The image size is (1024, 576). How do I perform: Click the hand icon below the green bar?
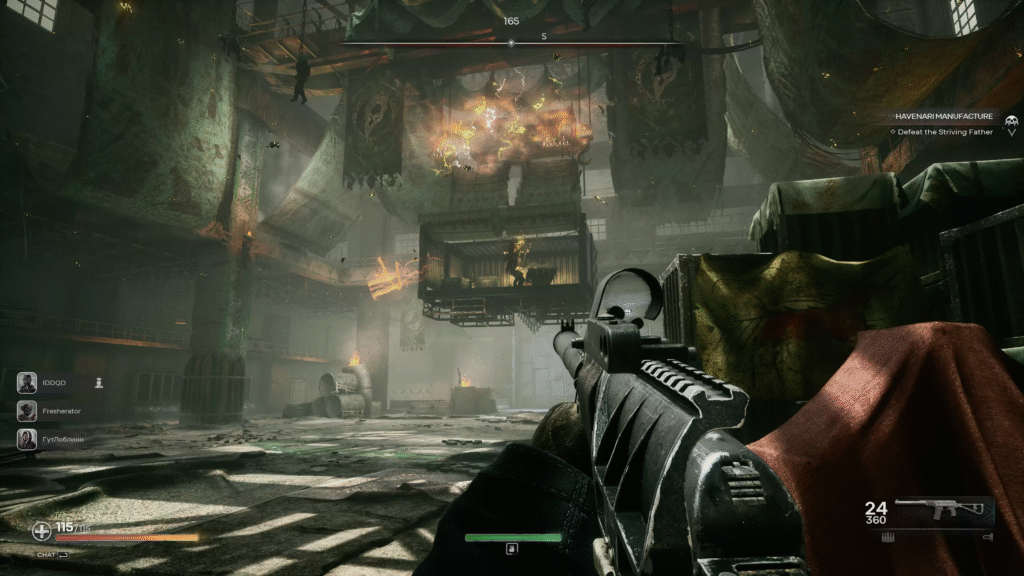point(512,549)
